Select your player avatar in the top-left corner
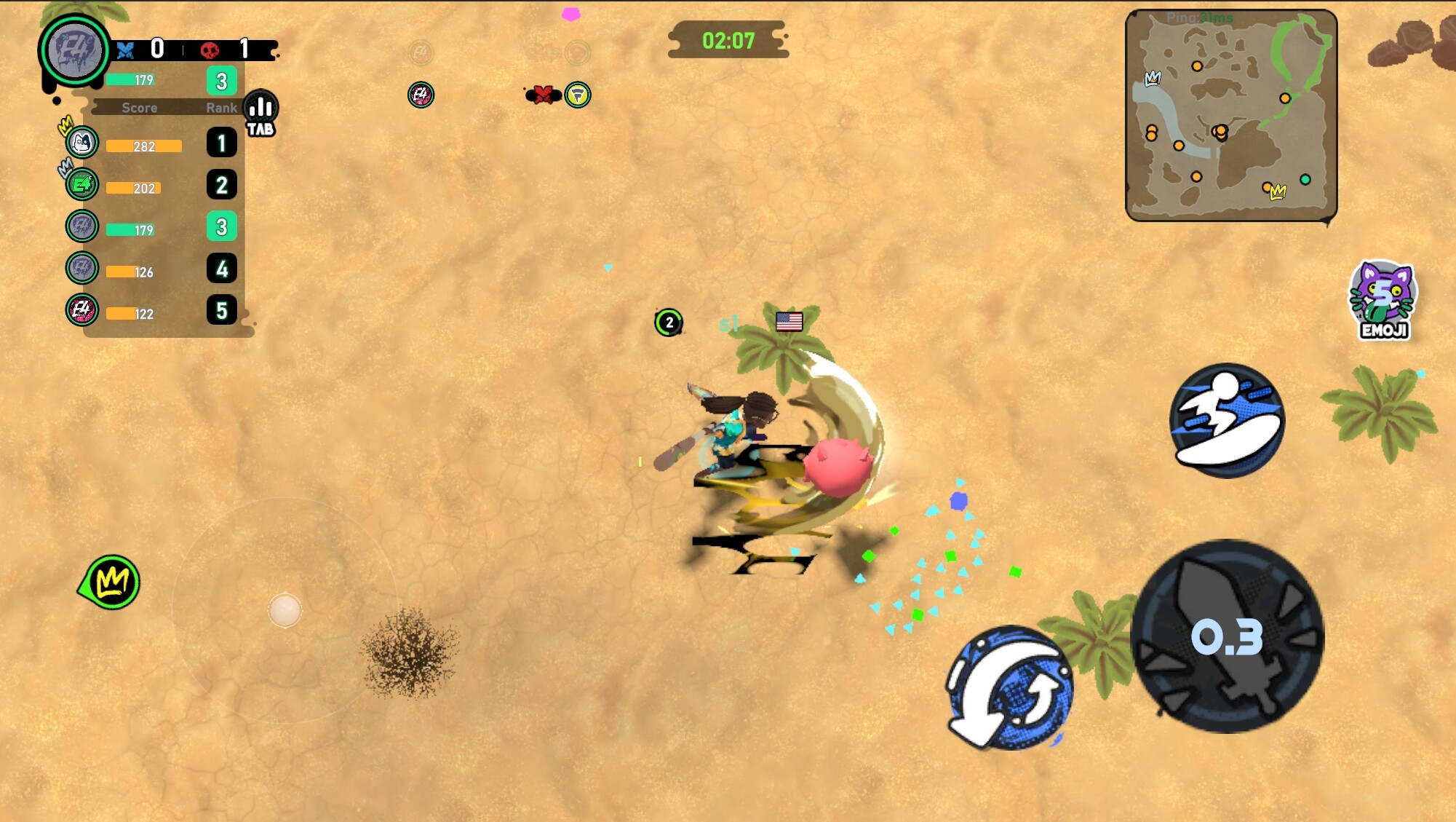Screen dimensions: 1456x822 (x=73, y=51)
